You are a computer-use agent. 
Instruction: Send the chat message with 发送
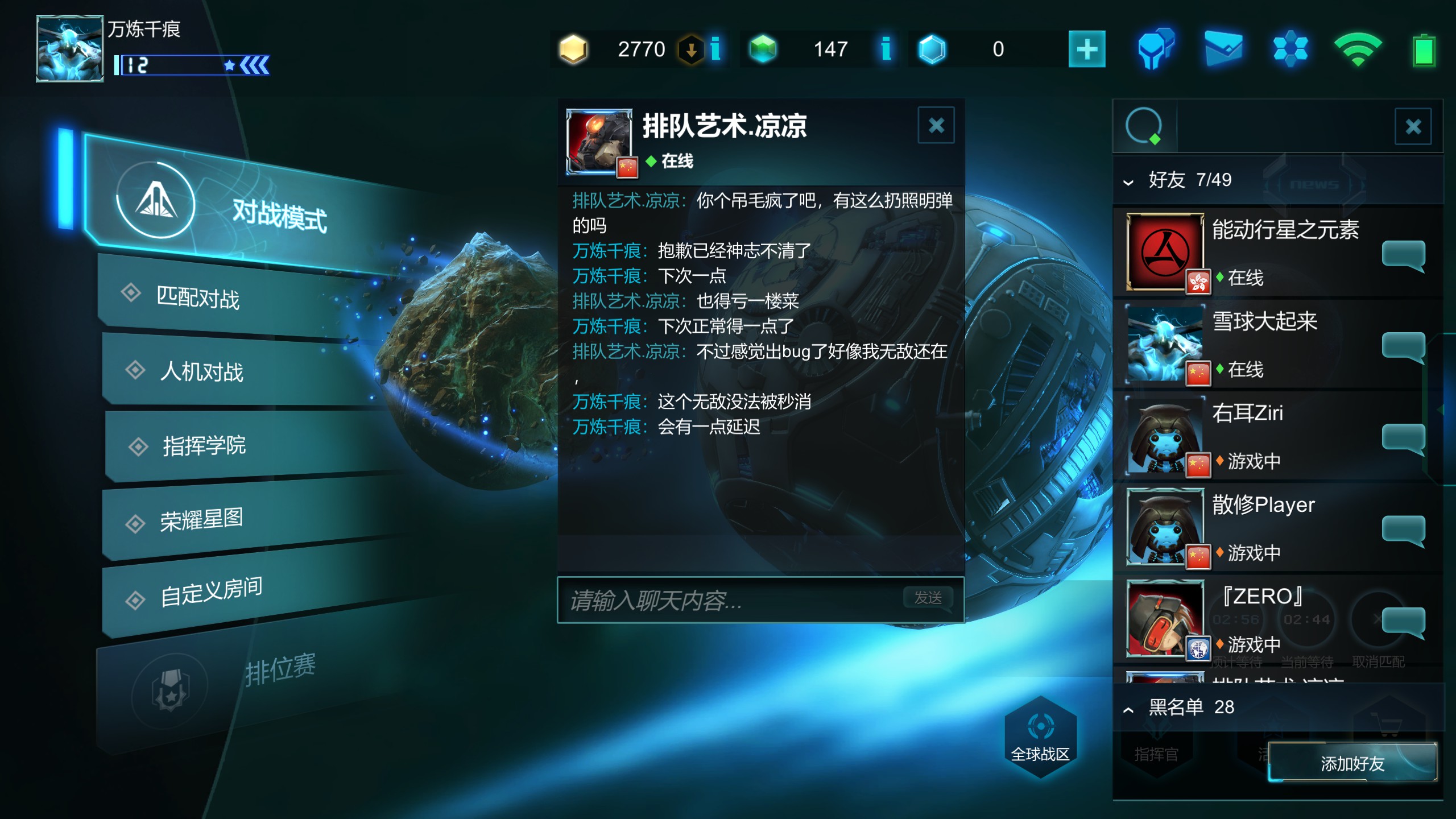[928, 598]
